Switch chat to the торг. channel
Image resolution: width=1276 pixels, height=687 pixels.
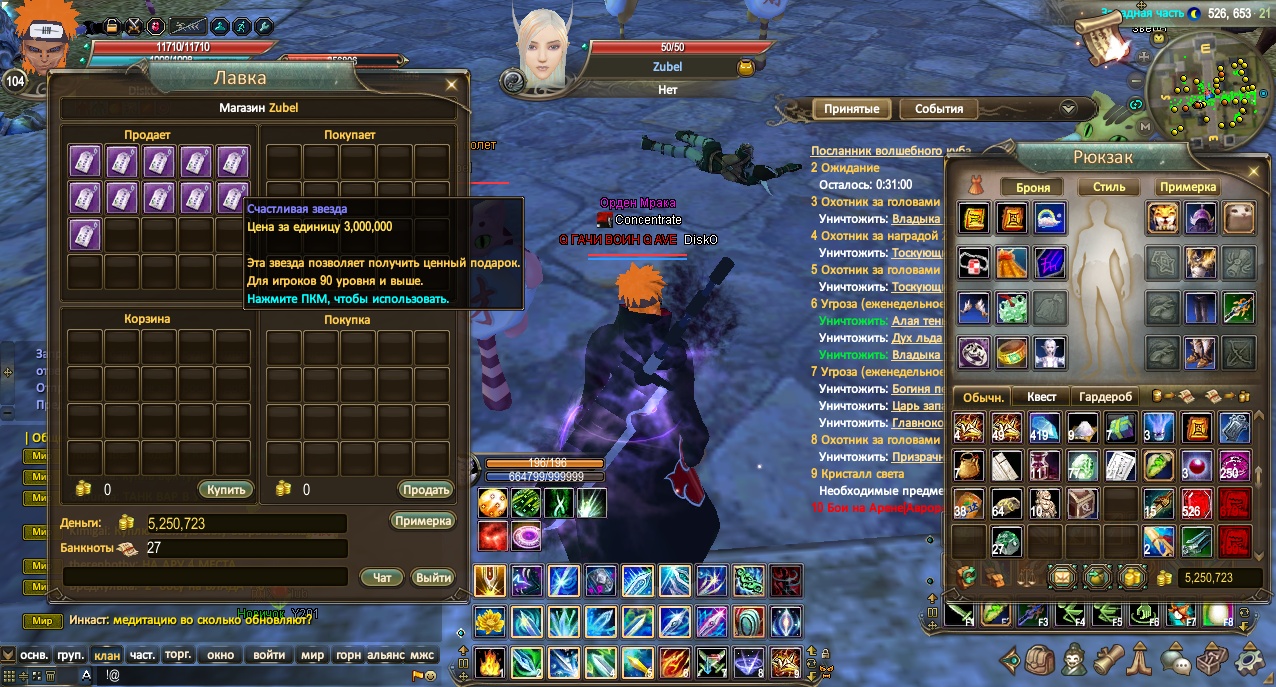pos(178,655)
